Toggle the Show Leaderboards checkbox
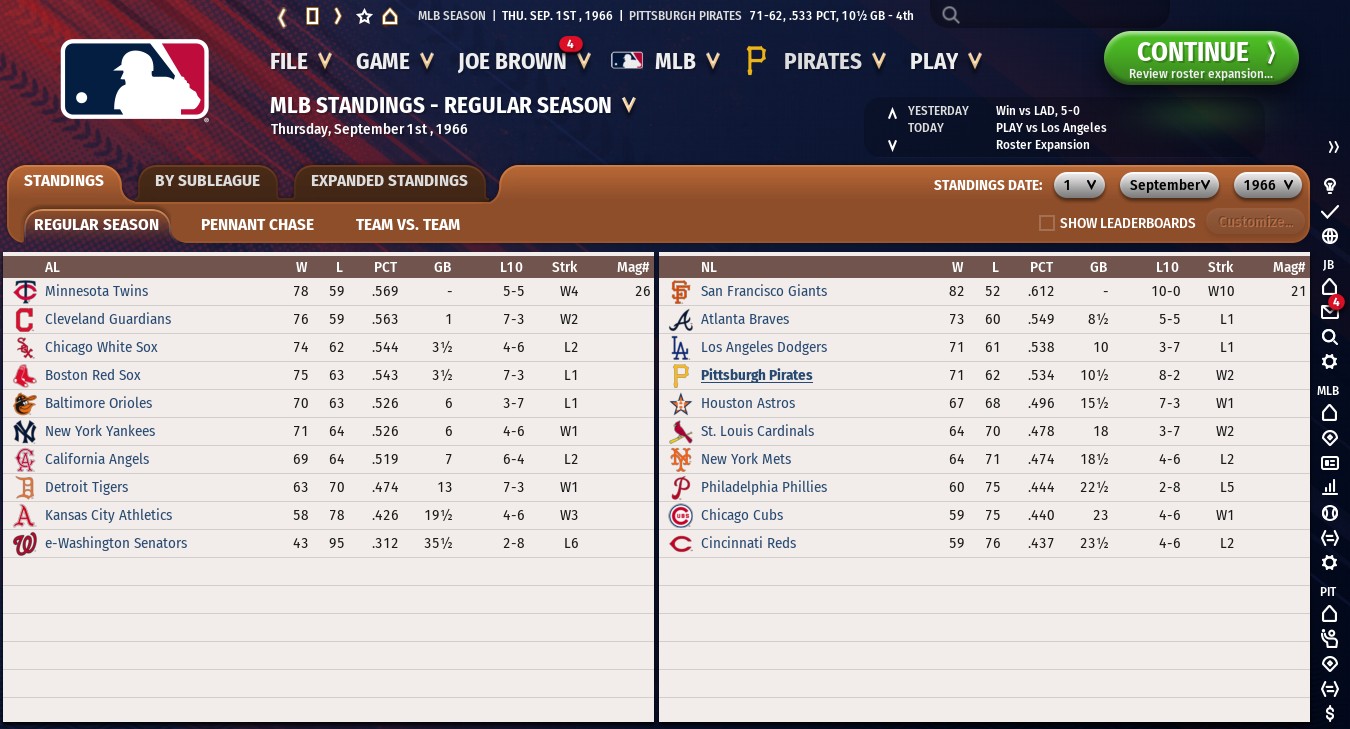The height and width of the screenshot is (729, 1350). 1047,223
